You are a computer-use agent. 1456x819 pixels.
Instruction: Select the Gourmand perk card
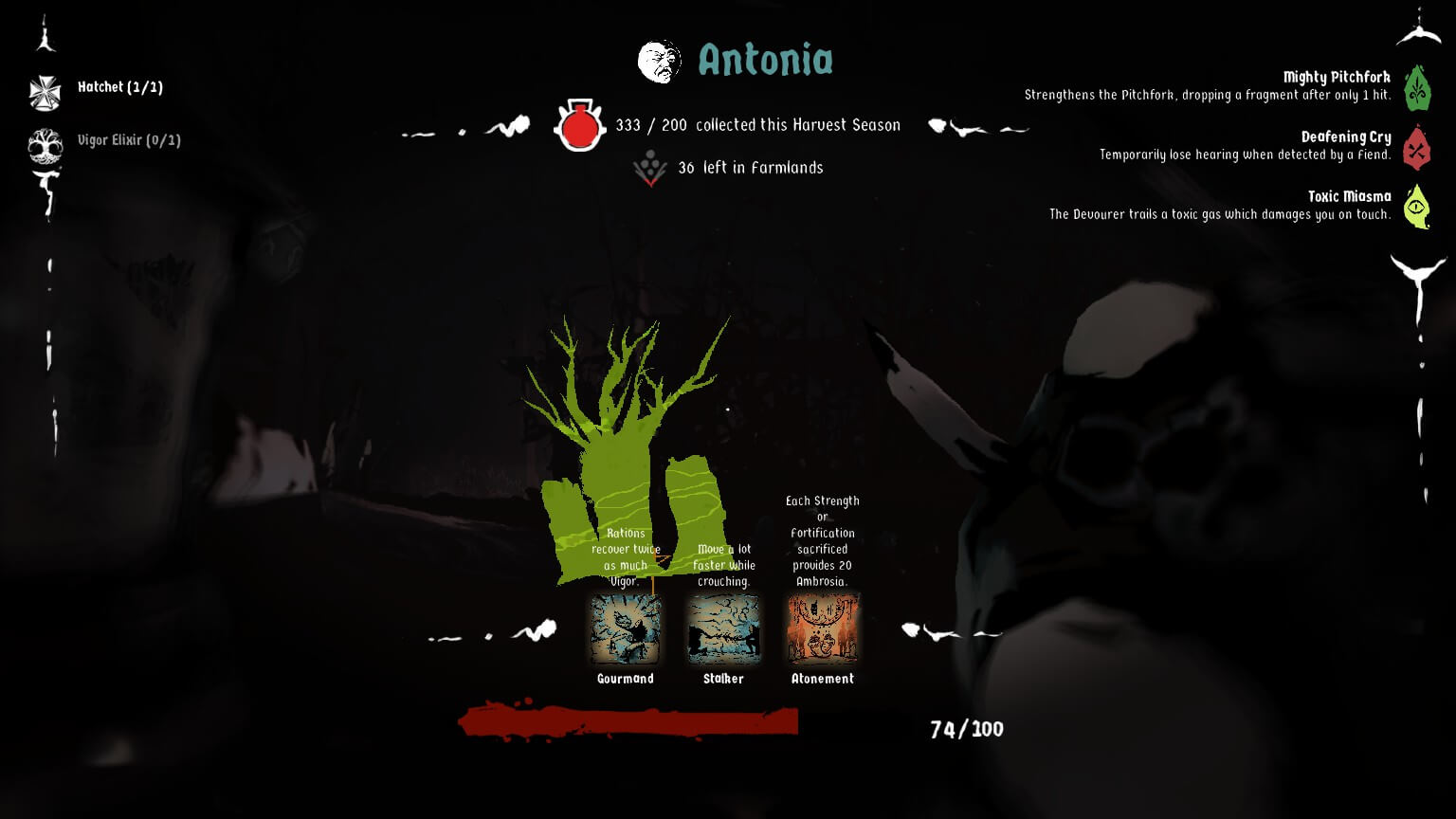[626, 628]
